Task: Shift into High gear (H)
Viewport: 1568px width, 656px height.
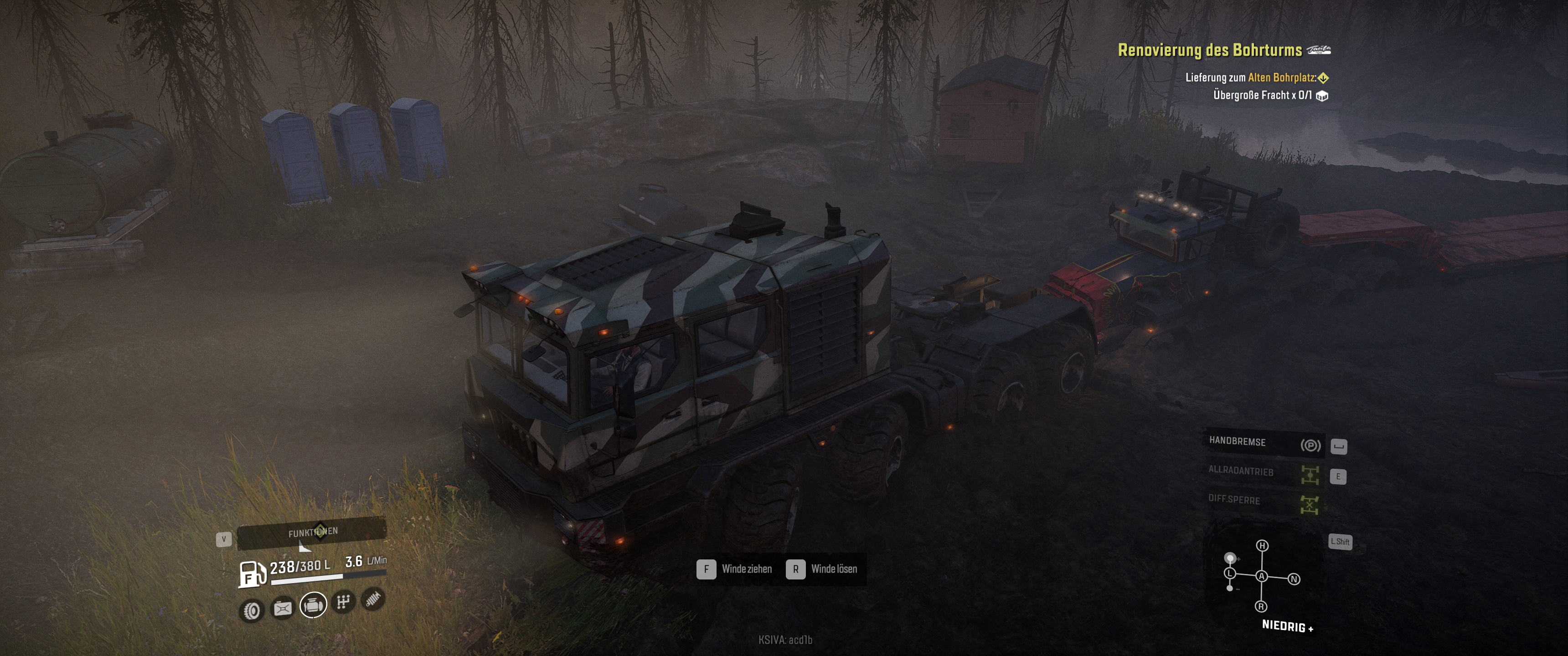Action: click(1263, 546)
